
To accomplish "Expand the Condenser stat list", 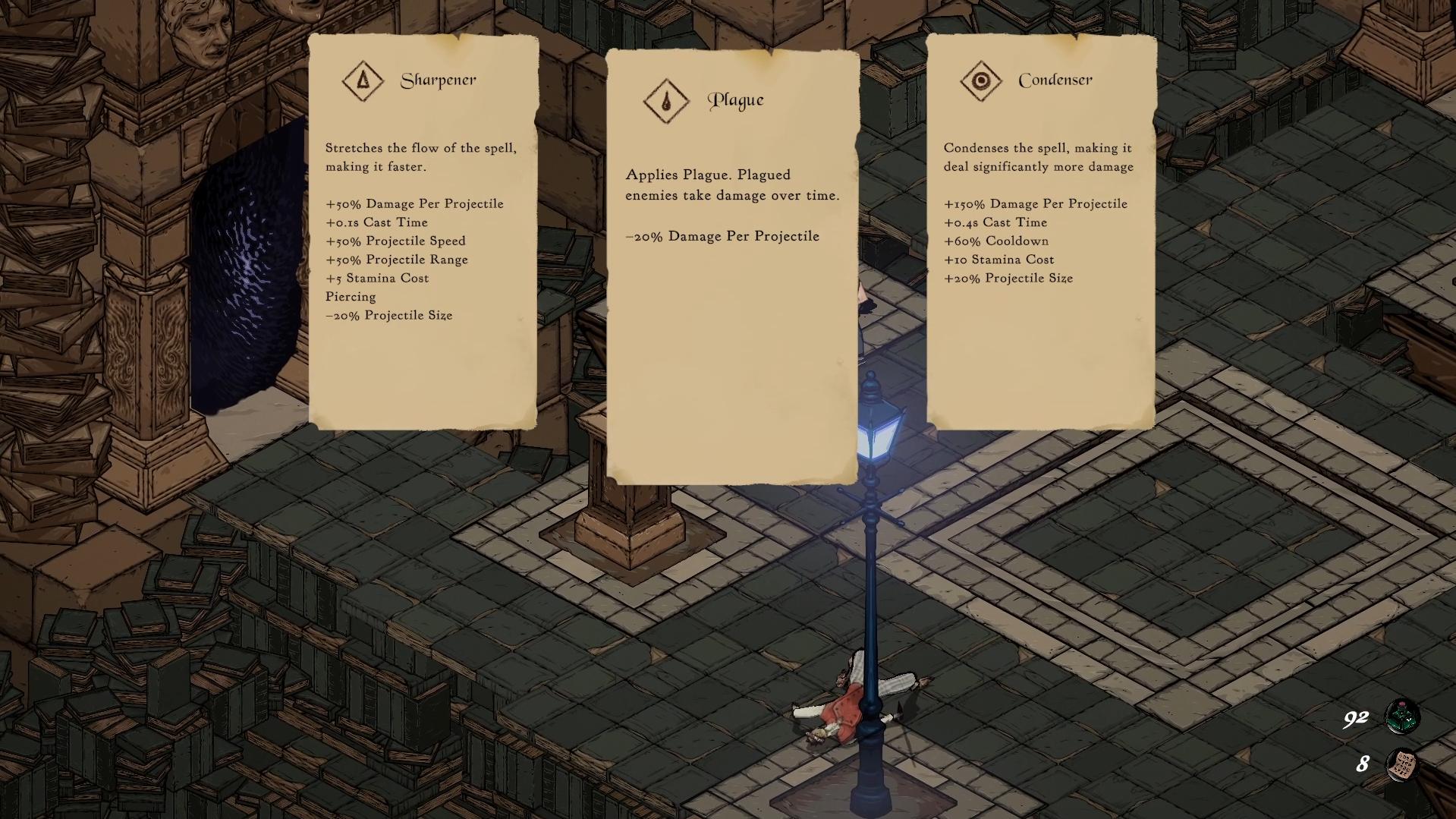I will click(x=1036, y=241).
